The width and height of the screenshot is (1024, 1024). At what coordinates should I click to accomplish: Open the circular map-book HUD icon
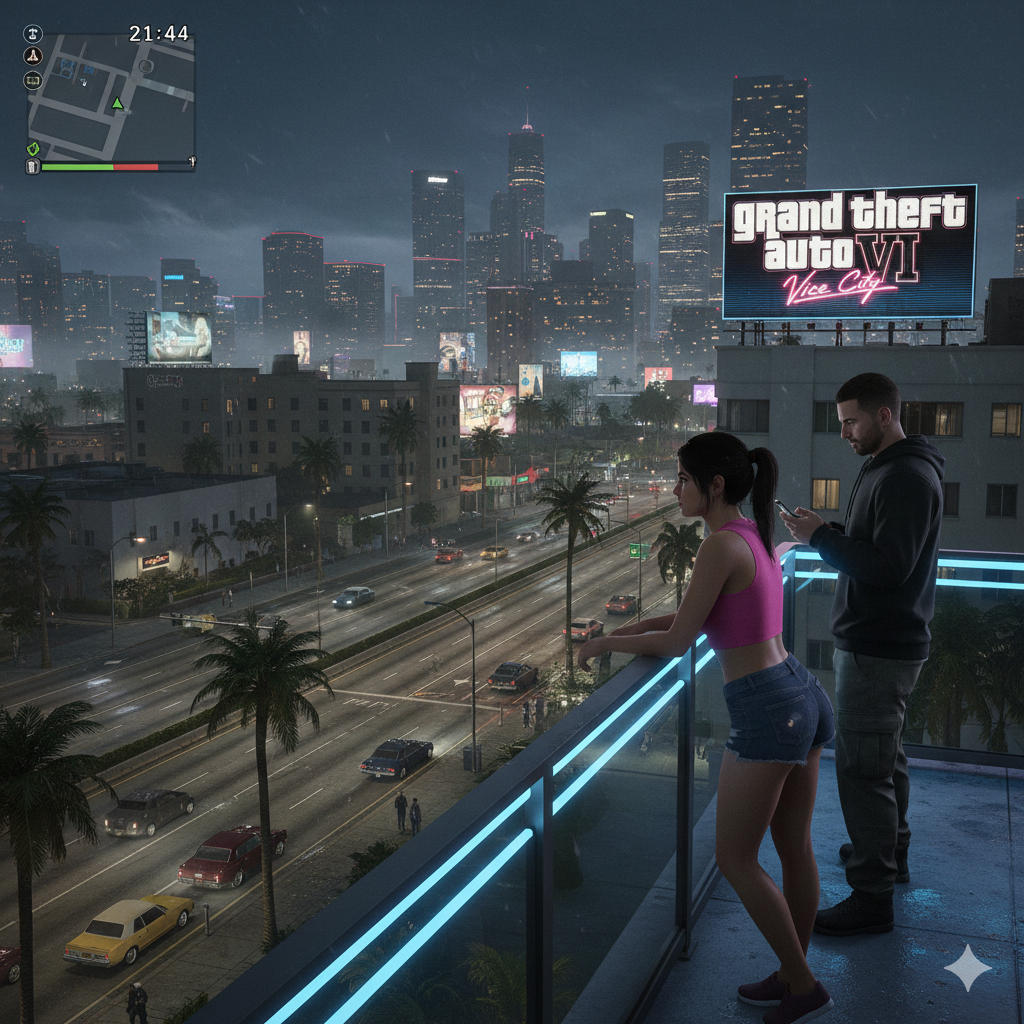(33, 80)
